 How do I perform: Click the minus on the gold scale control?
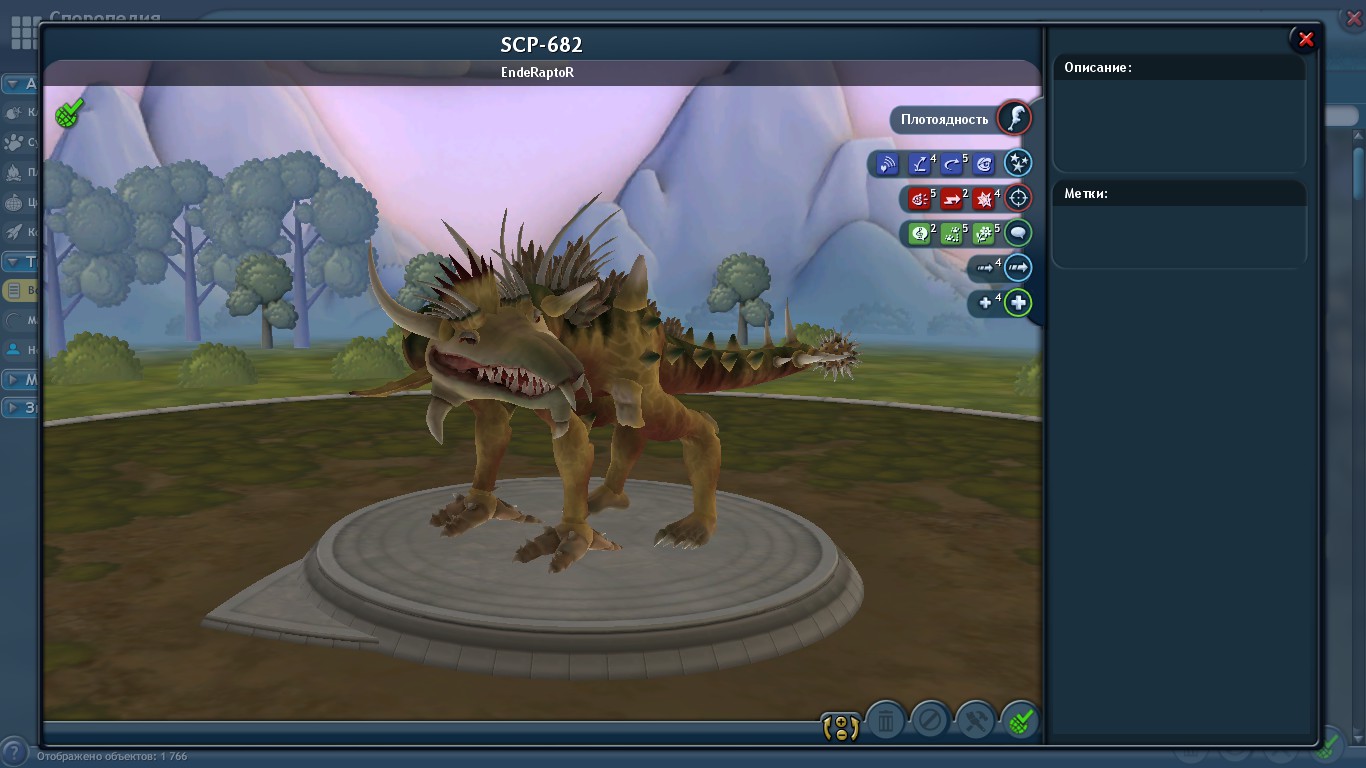[x=842, y=733]
